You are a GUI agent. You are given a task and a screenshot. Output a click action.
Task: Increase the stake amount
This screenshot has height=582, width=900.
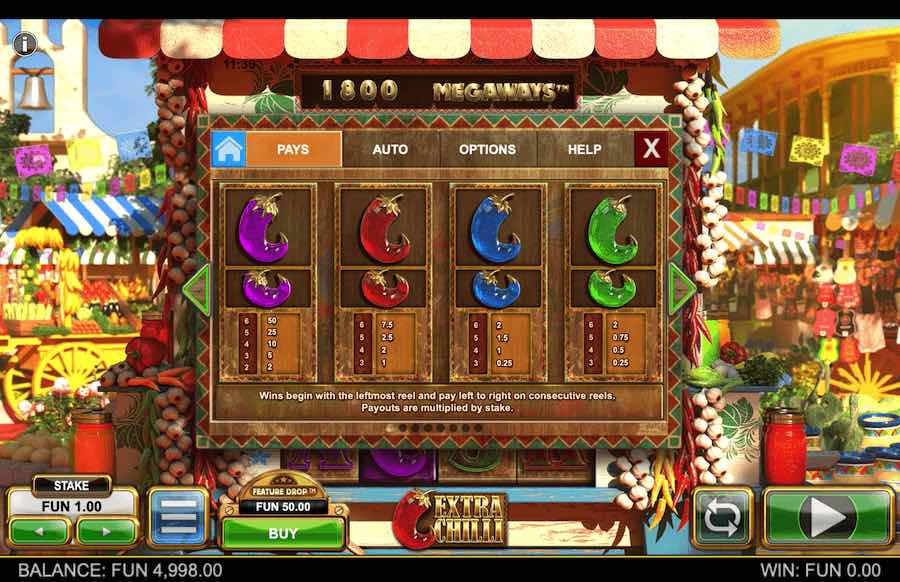[106, 530]
